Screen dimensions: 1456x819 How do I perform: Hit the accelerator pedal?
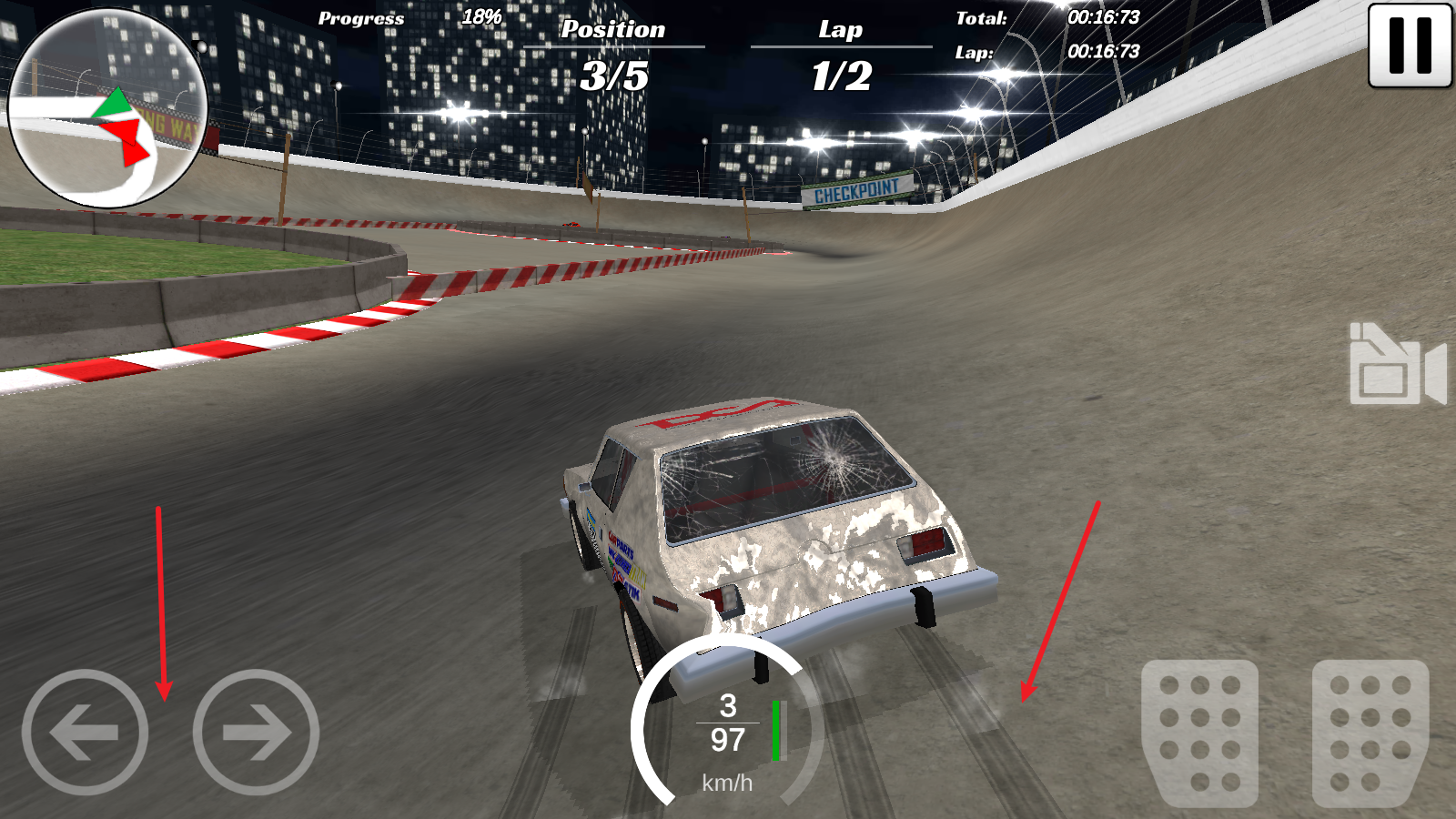[1370, 732]
